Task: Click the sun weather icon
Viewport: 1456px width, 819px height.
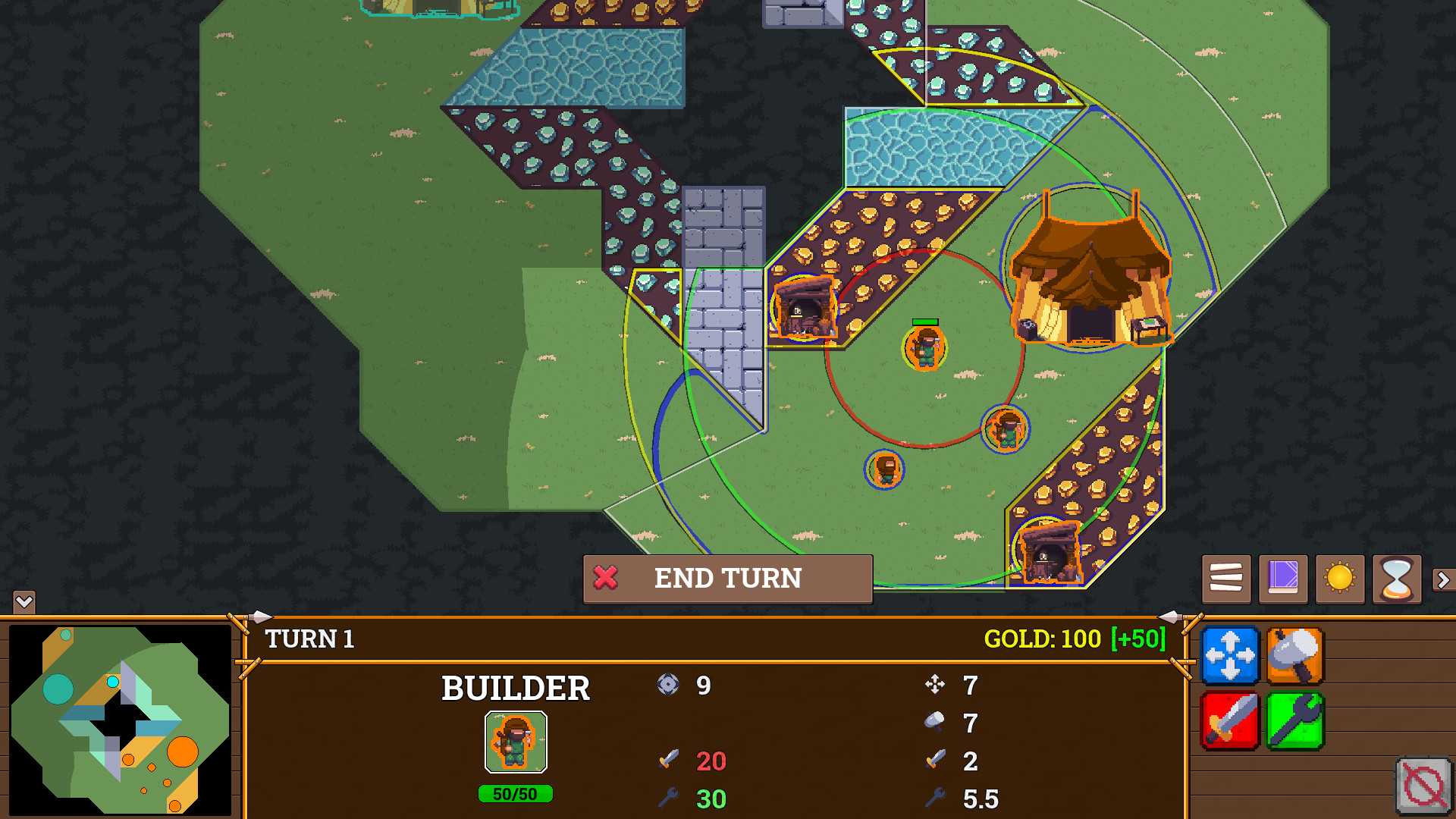Action: [1339, 578]
